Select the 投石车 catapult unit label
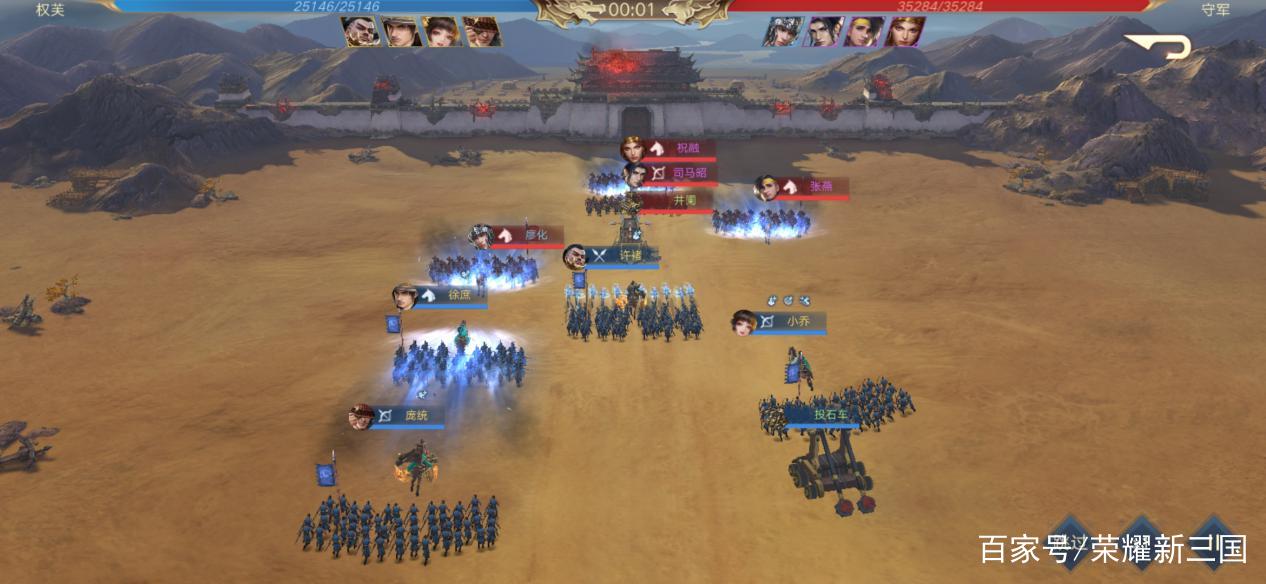1266x584 pixels. tap(823, 415)
